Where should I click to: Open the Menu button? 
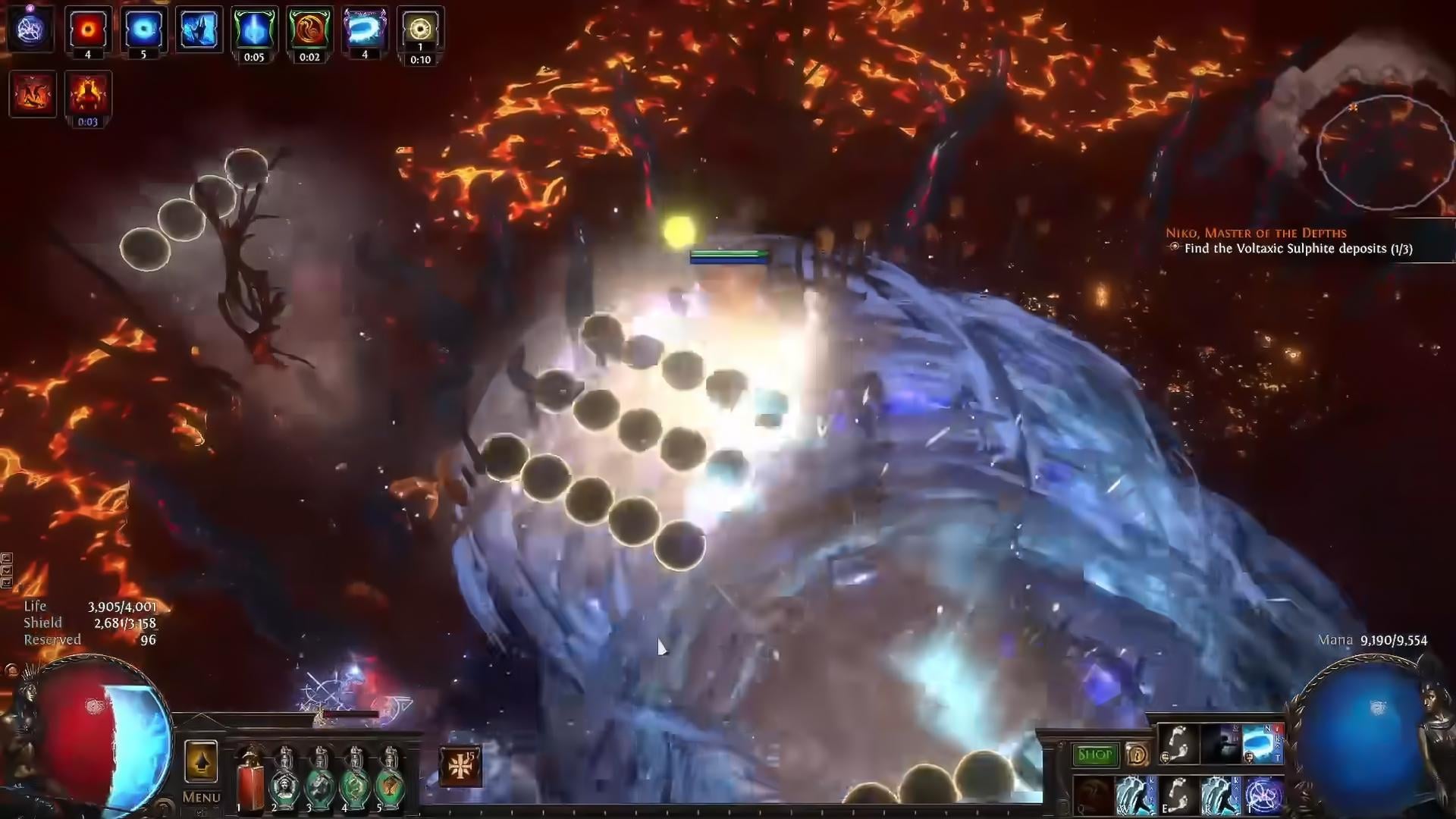[201, 797]
